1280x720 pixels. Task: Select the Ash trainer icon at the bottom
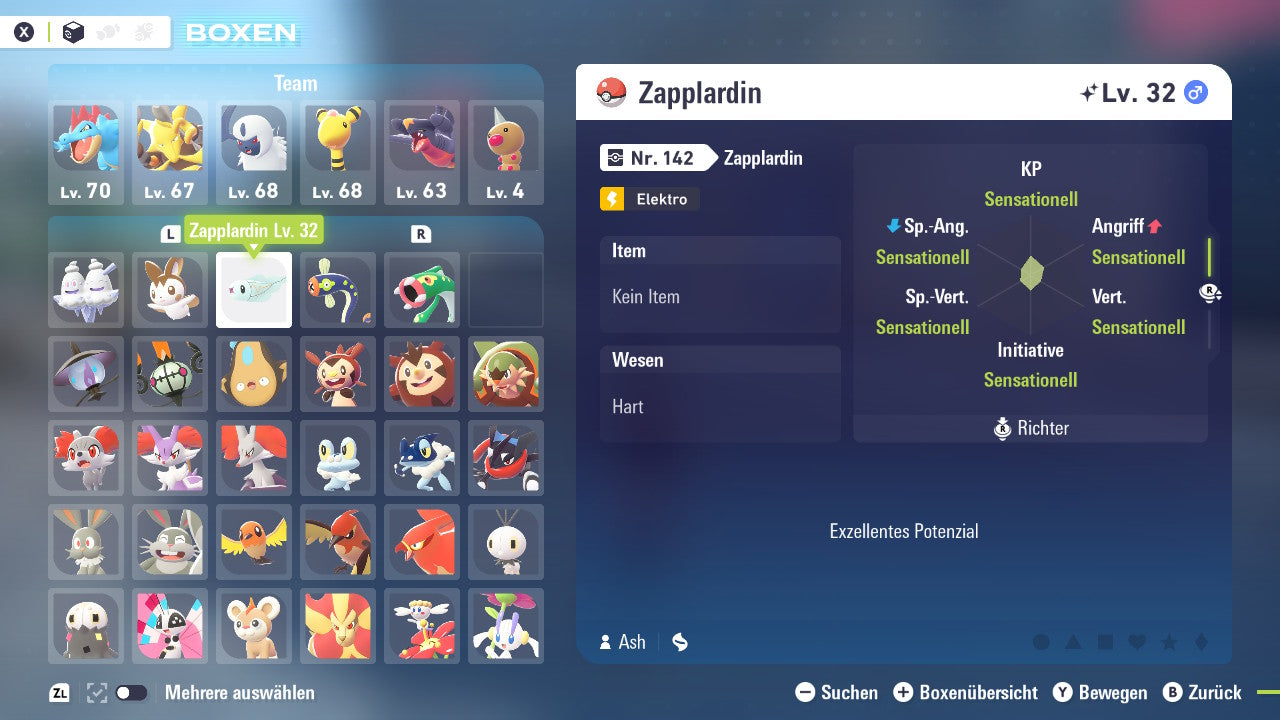pyautogui.click(x=606, y=642)
